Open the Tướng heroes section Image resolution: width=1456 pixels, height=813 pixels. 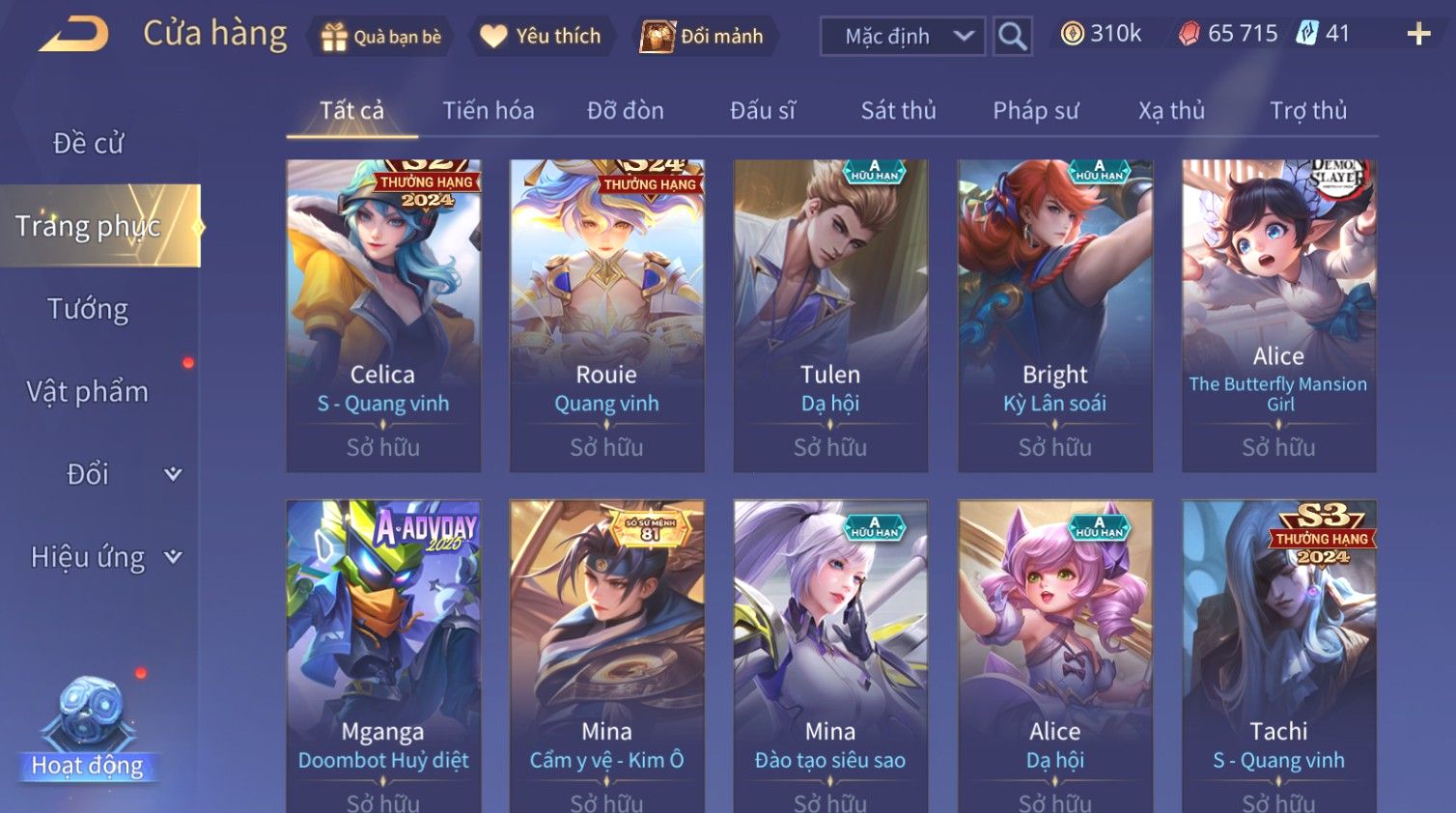tap(88, 309)
